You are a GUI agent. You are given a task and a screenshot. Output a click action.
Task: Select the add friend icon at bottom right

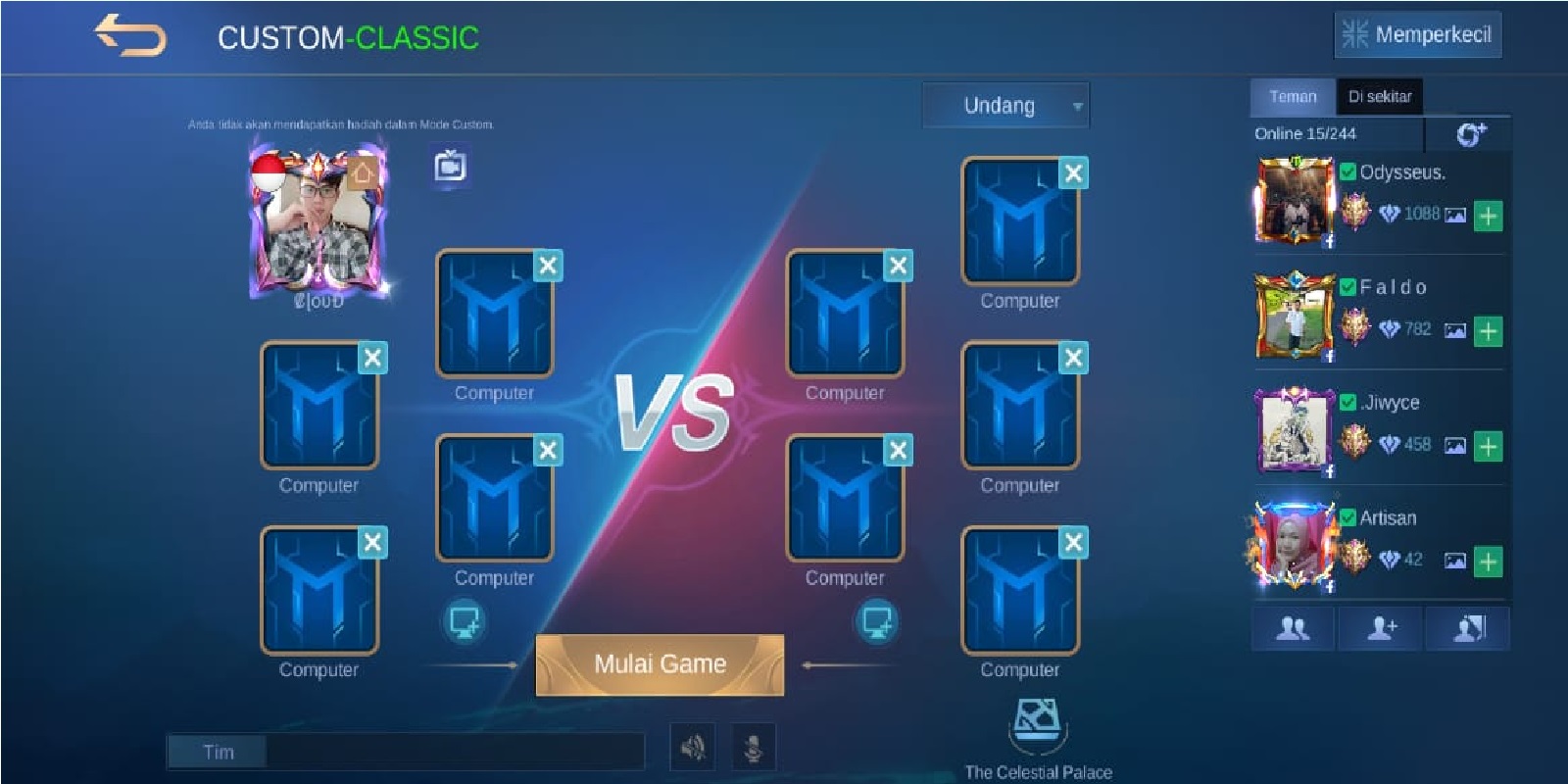[x=1382, y=628]
